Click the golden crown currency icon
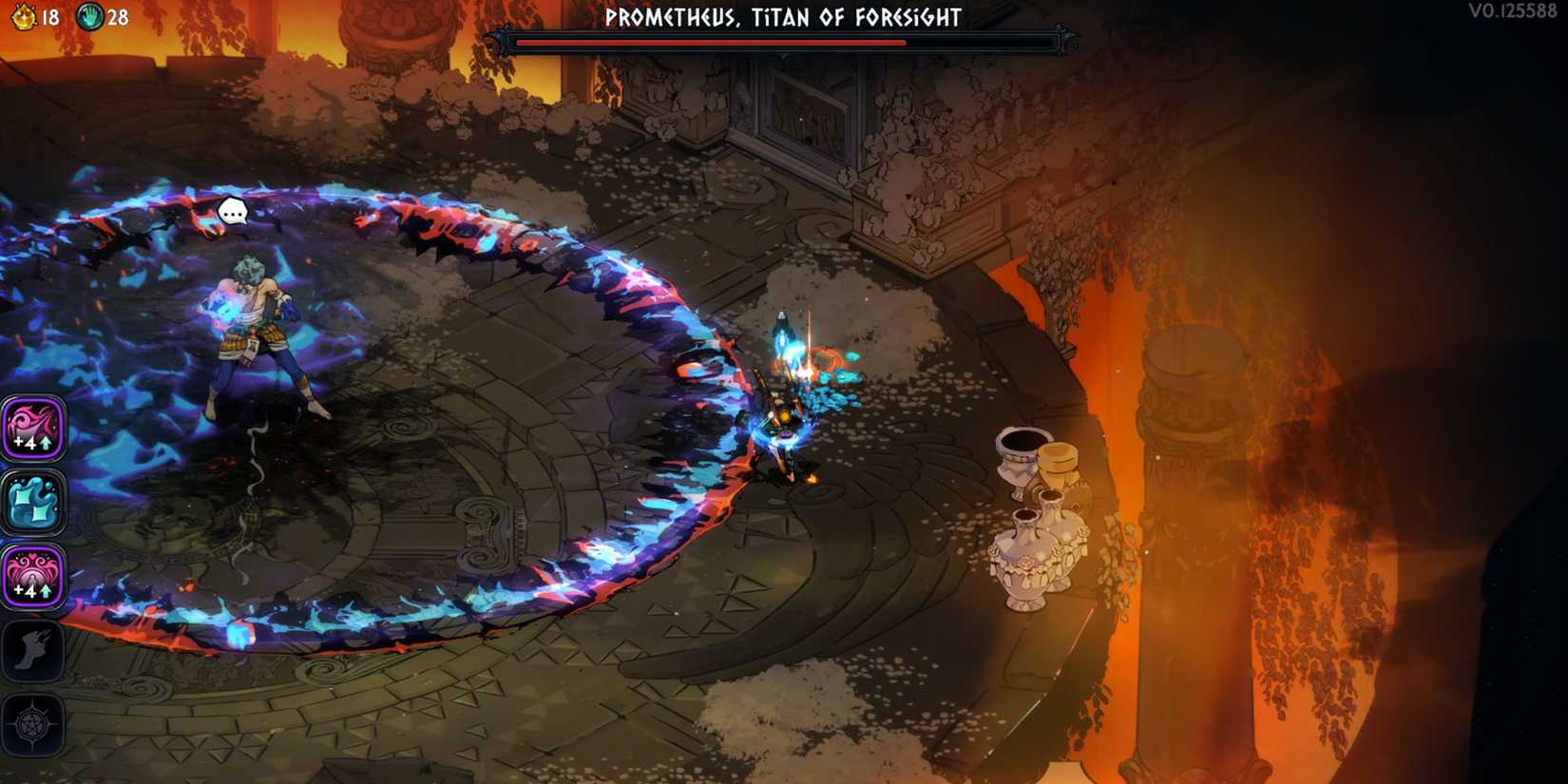This screenshot has height=784, width=1568. (25, 15)
